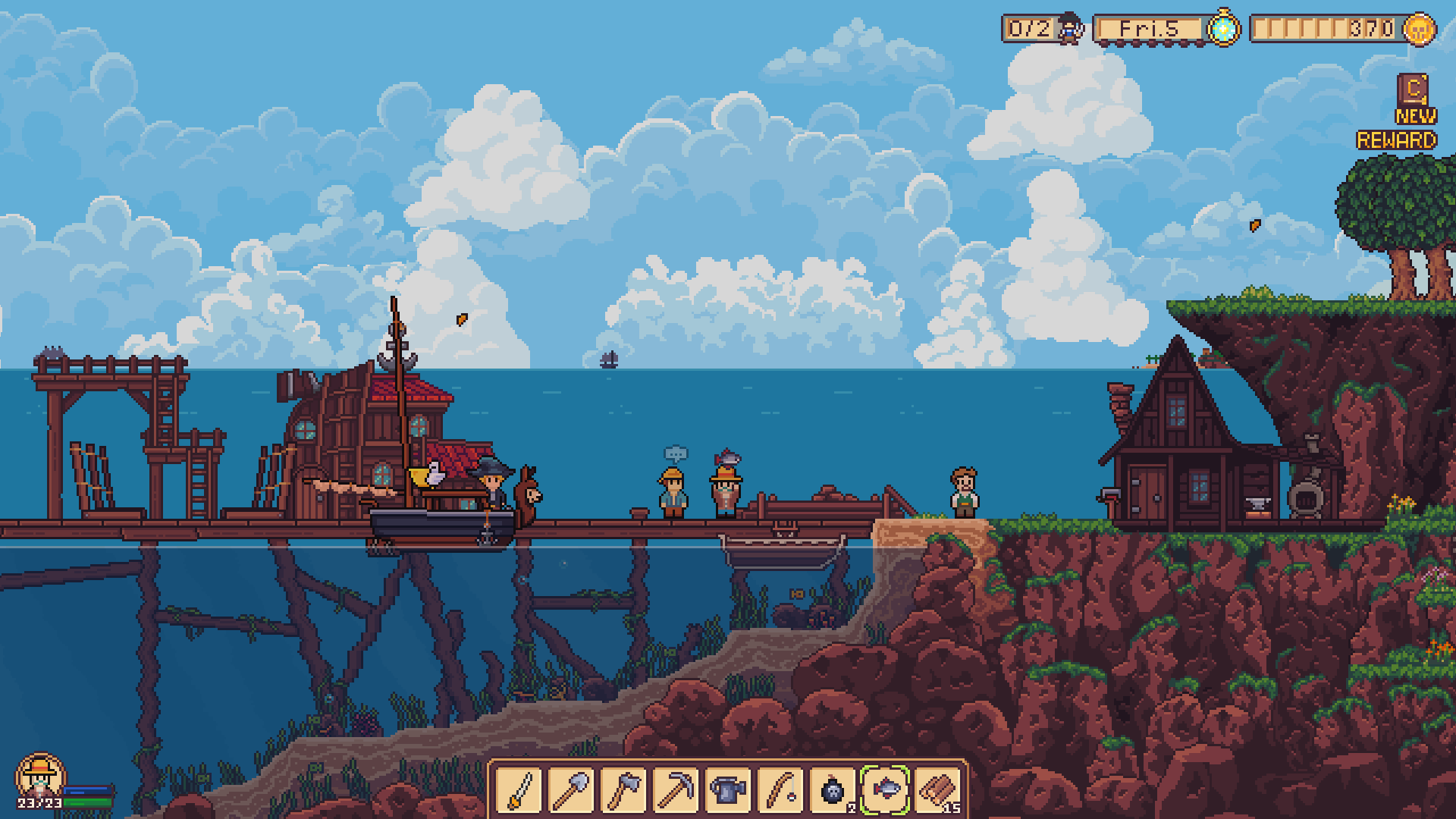1456x819 pixels.
Task: Click the highlighted fish slot
Action: [885, 790]
